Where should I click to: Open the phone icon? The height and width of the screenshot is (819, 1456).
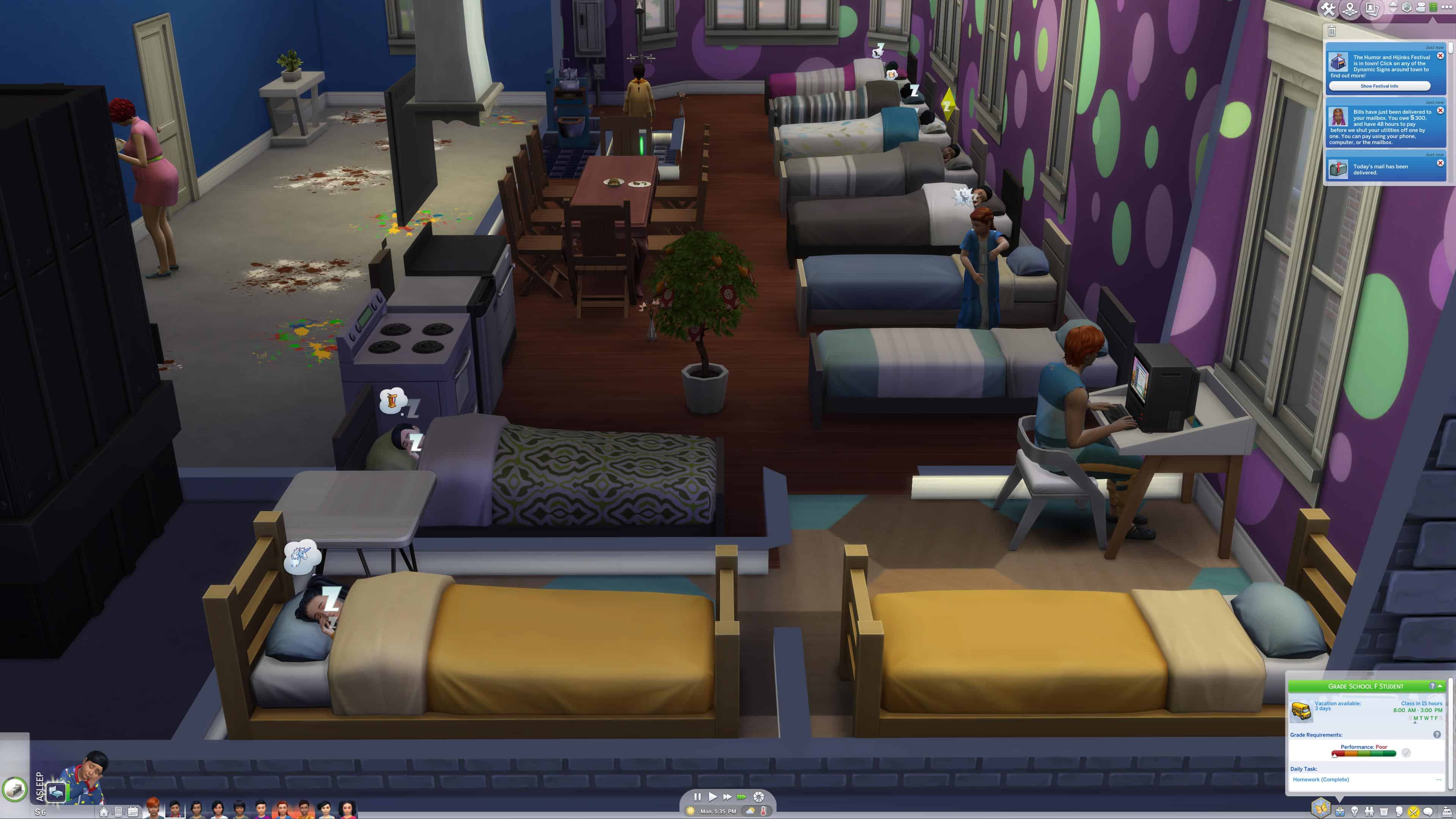[119, 812]
